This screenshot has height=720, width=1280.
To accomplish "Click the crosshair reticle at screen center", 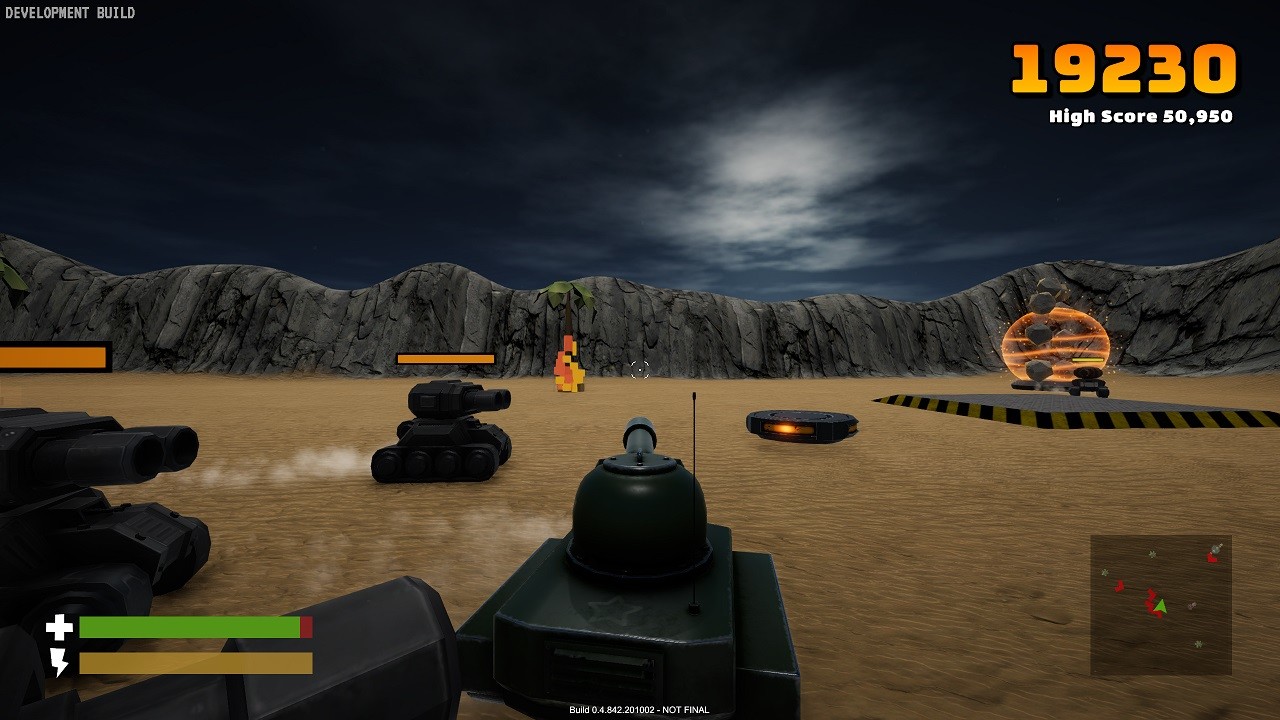I will [639, 370].
